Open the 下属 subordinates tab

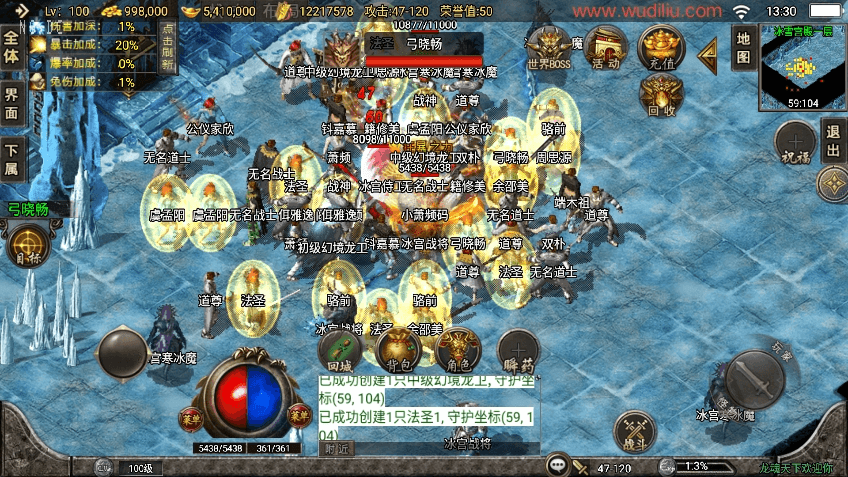(x=12, y=160)
